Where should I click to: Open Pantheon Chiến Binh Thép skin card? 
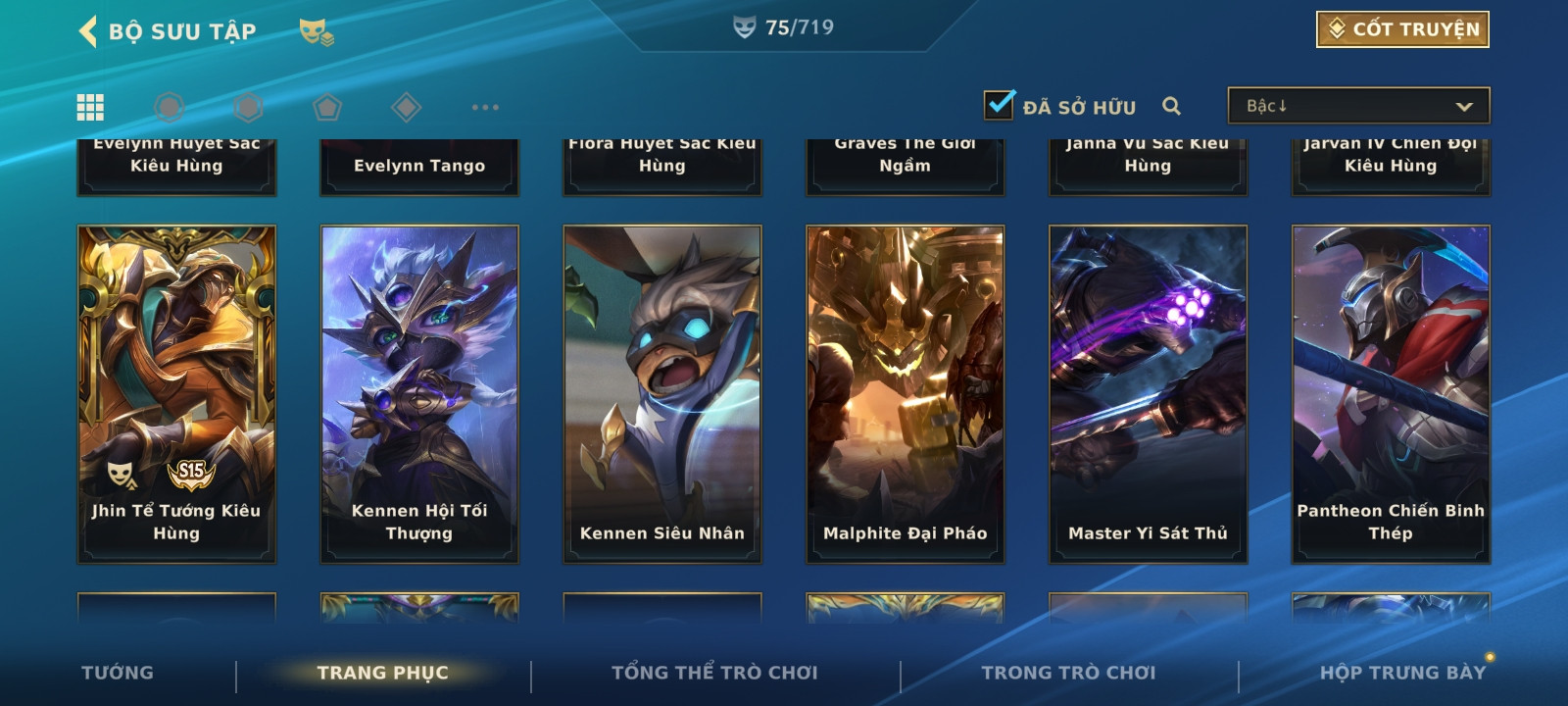pyautogui.click(x=1391, y=393)
